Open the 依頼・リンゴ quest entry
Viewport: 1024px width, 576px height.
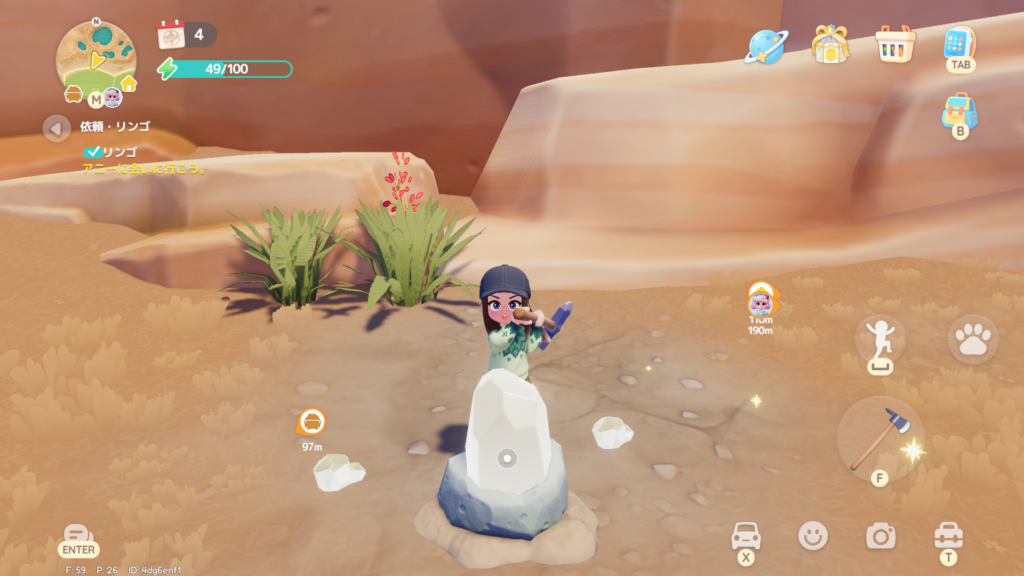click(x=115, y=127)
